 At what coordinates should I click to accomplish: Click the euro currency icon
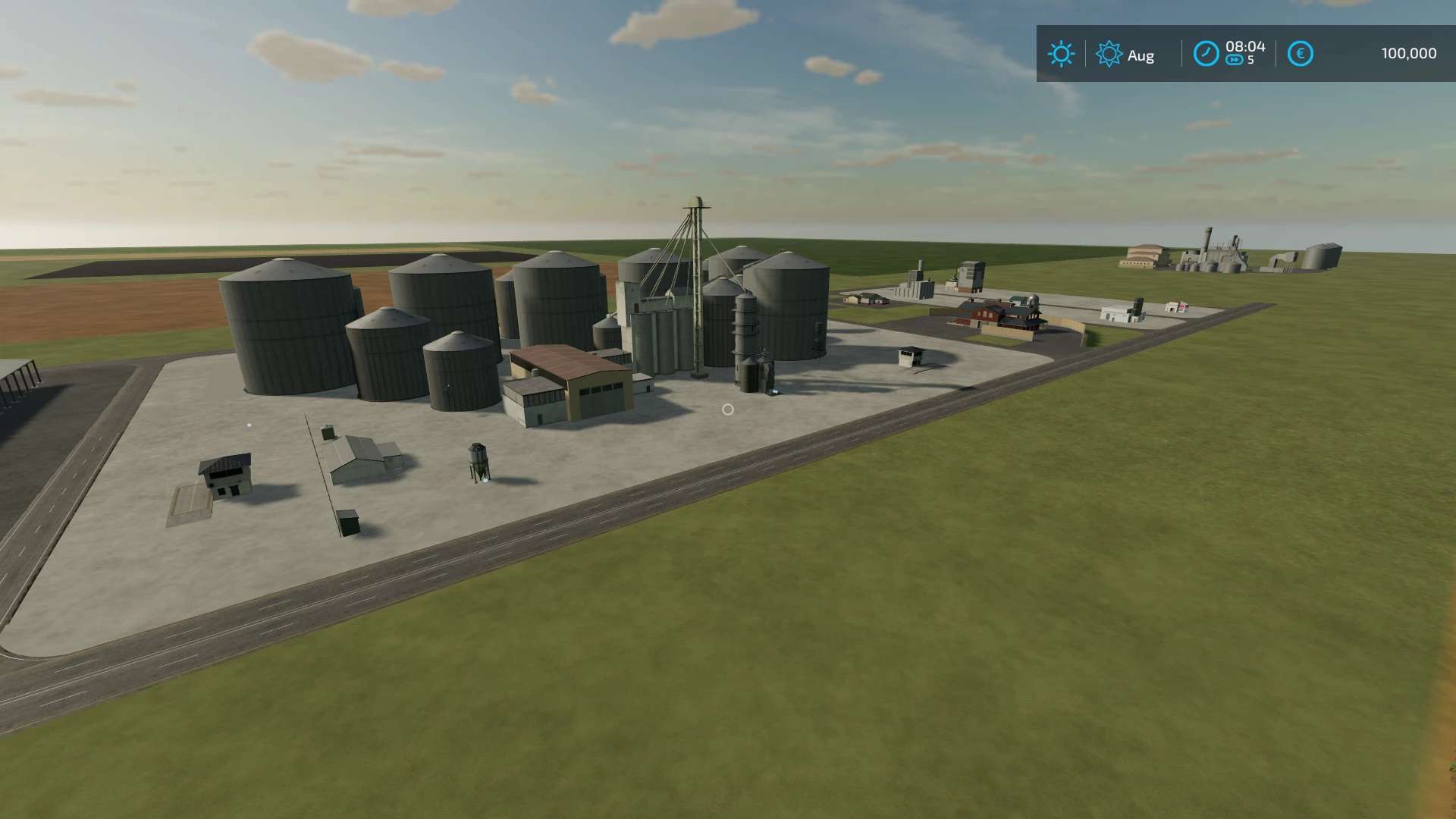1300,54
